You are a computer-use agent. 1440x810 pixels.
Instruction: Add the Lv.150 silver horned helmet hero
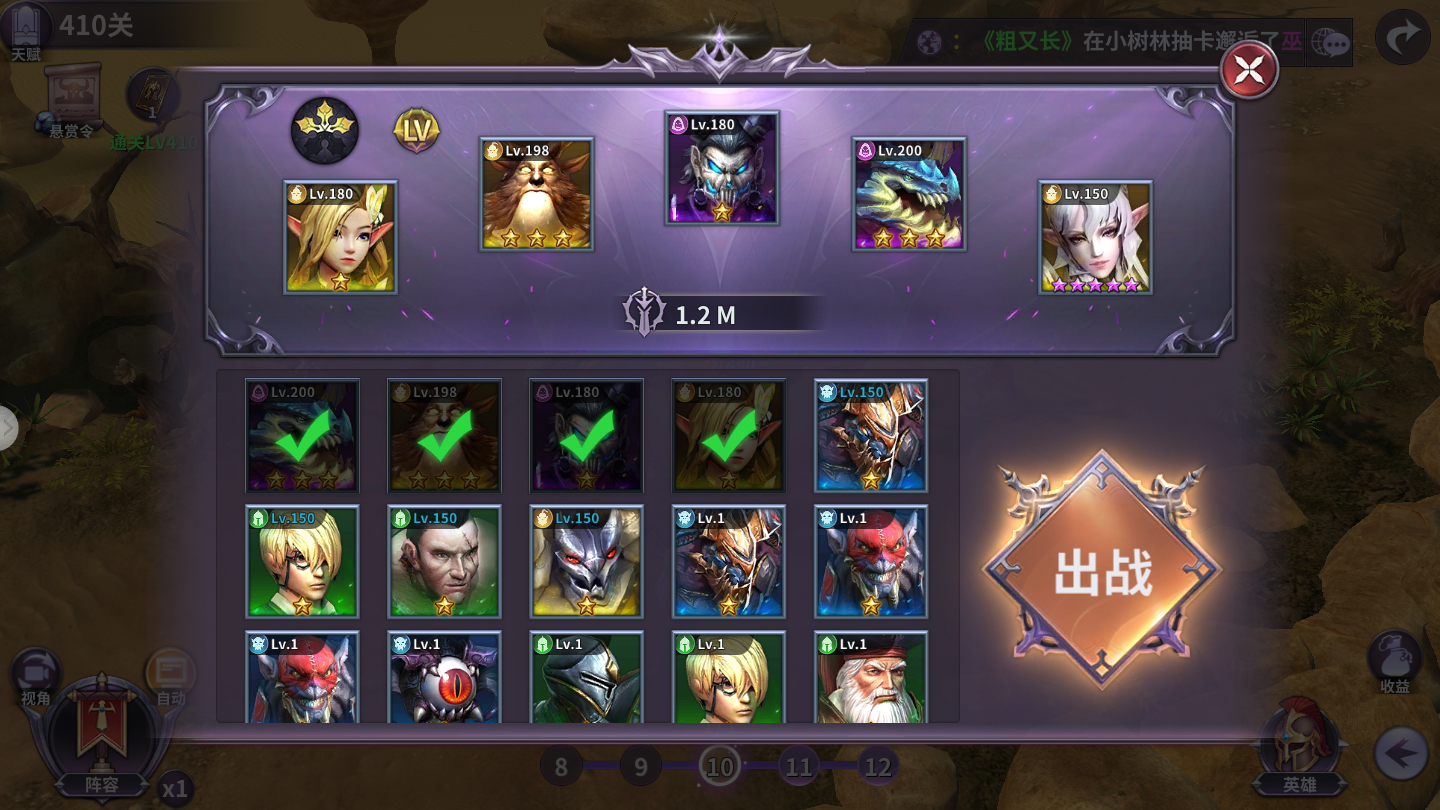(586, 561)
